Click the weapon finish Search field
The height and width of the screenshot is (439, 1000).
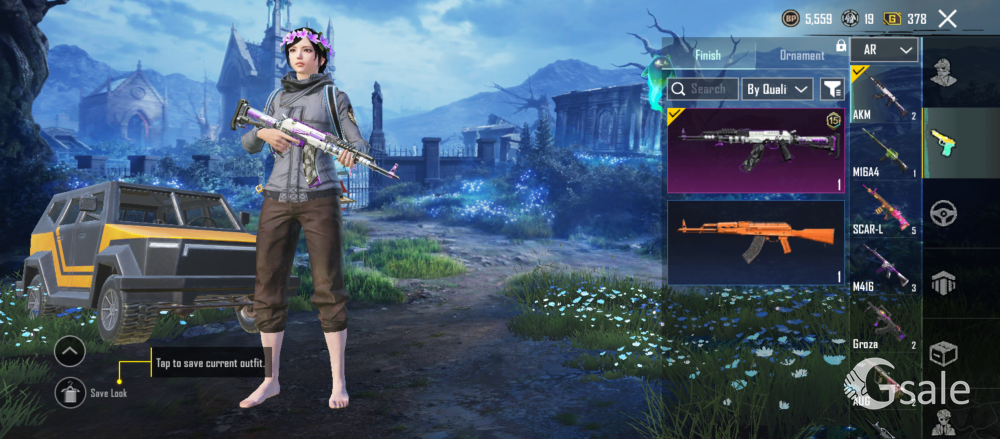point(703,89)
